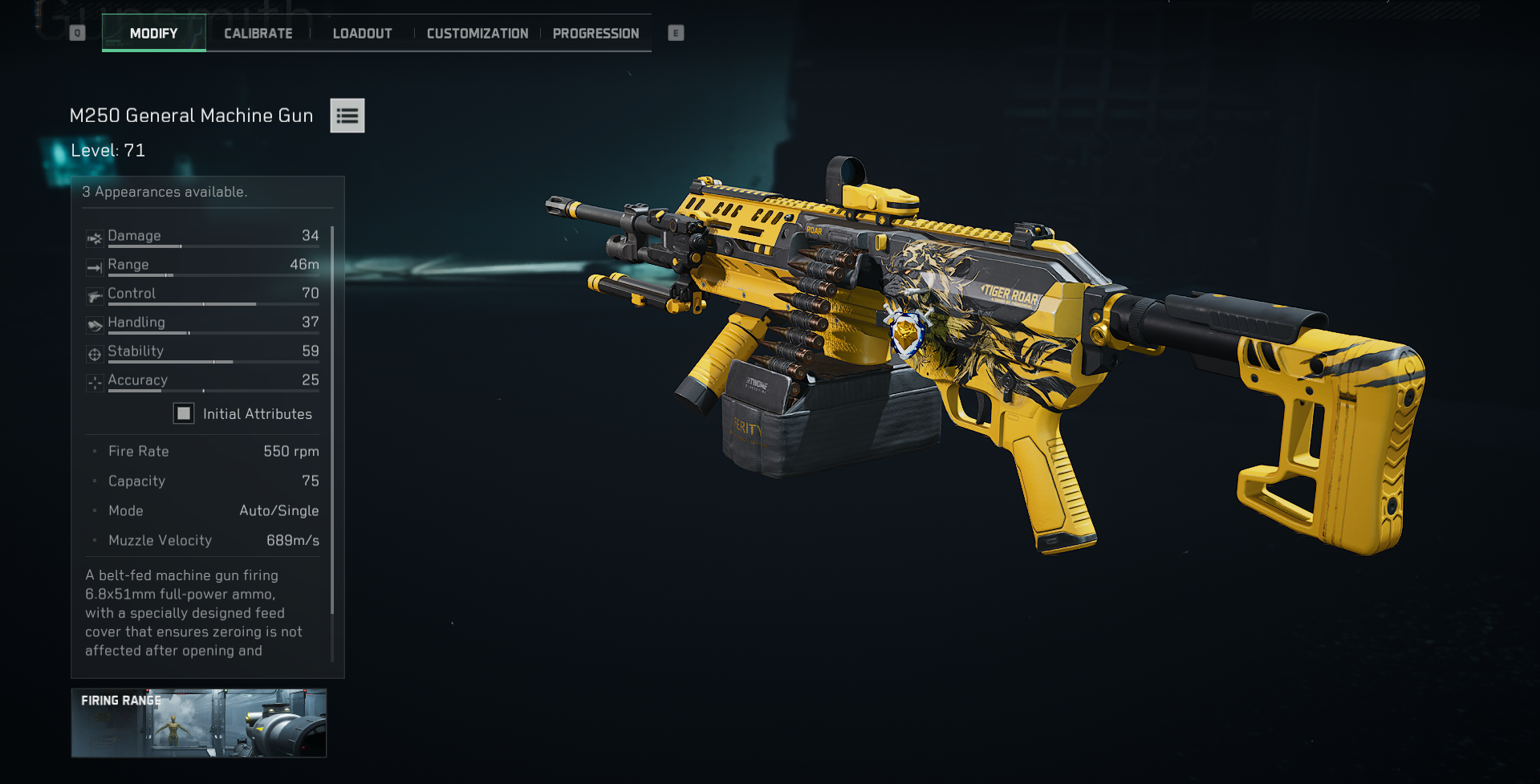
Task: Open the Customization tab
Action: tap(477, 33)
